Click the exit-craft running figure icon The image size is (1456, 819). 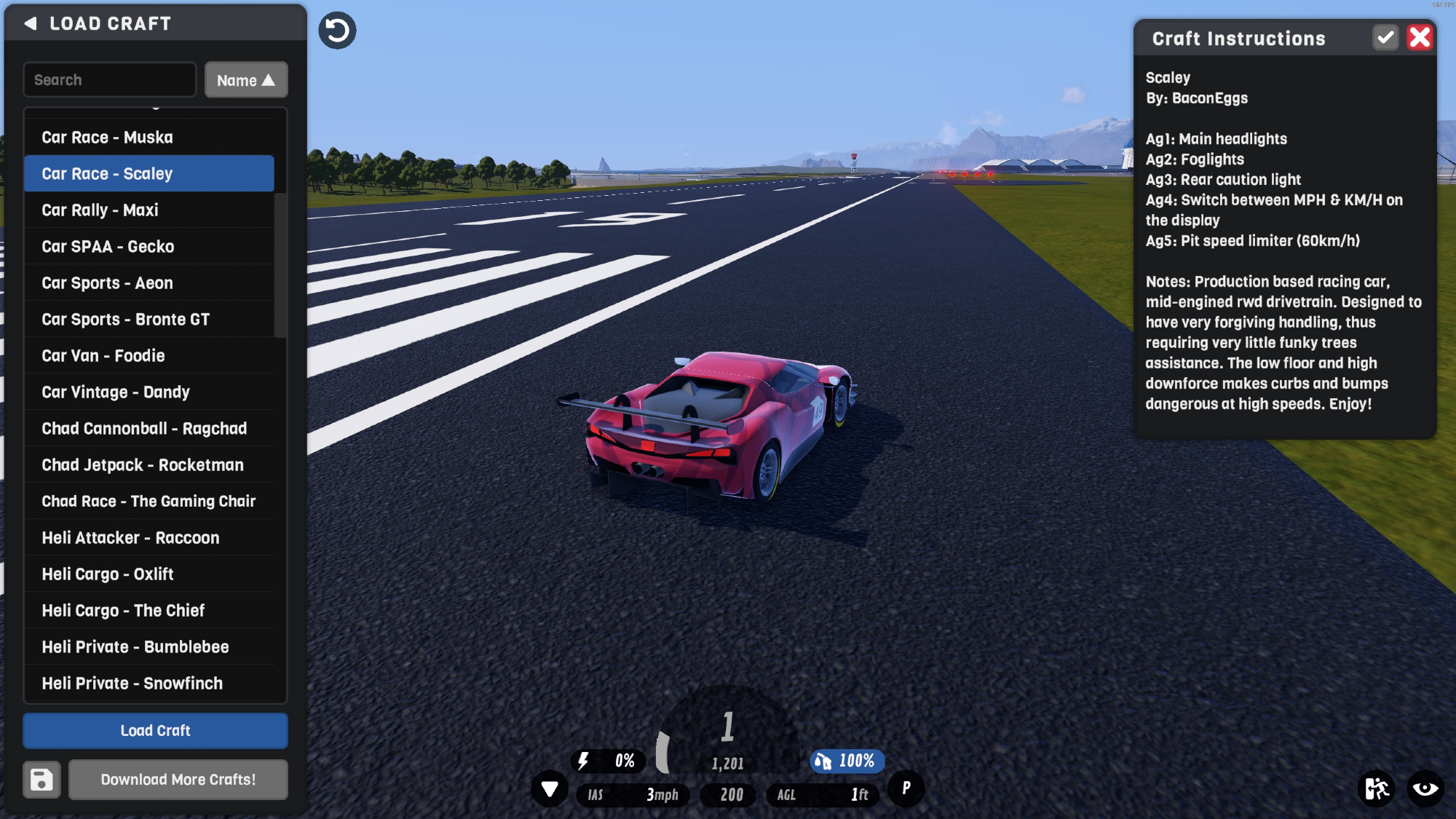coord(1376,788)
